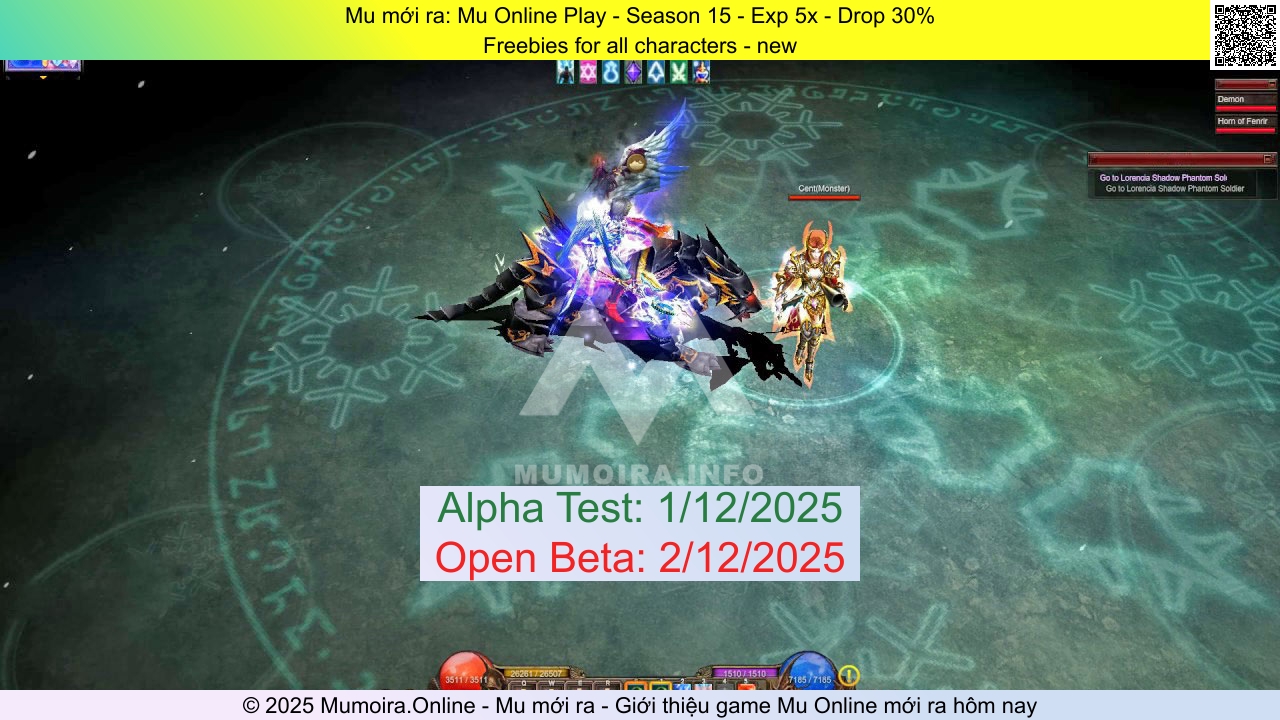This screenshot has height=720, width=1280.
Task: Click the leftmost character buff icon on the top bar
Action: coord(566,70)
